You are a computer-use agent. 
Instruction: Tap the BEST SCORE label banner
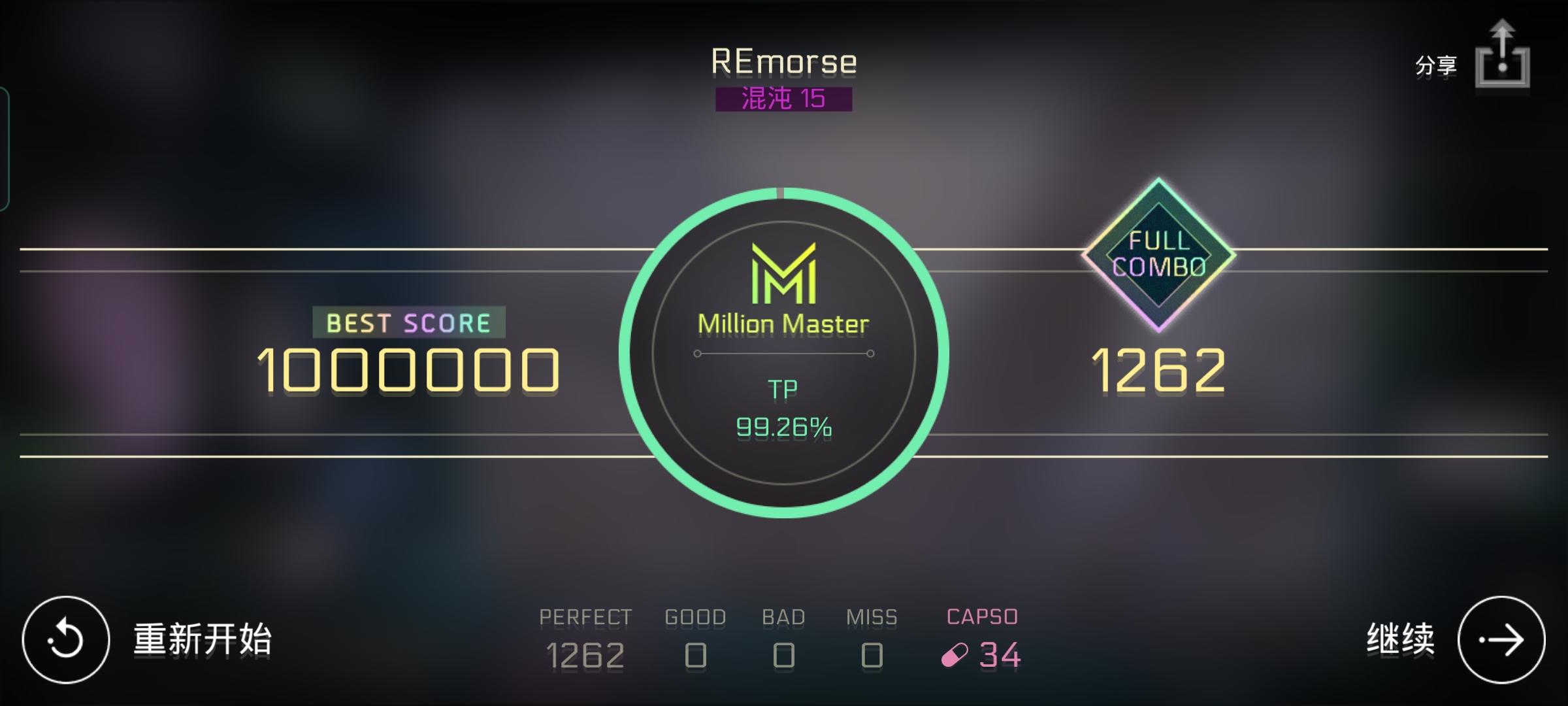point(410,323)
